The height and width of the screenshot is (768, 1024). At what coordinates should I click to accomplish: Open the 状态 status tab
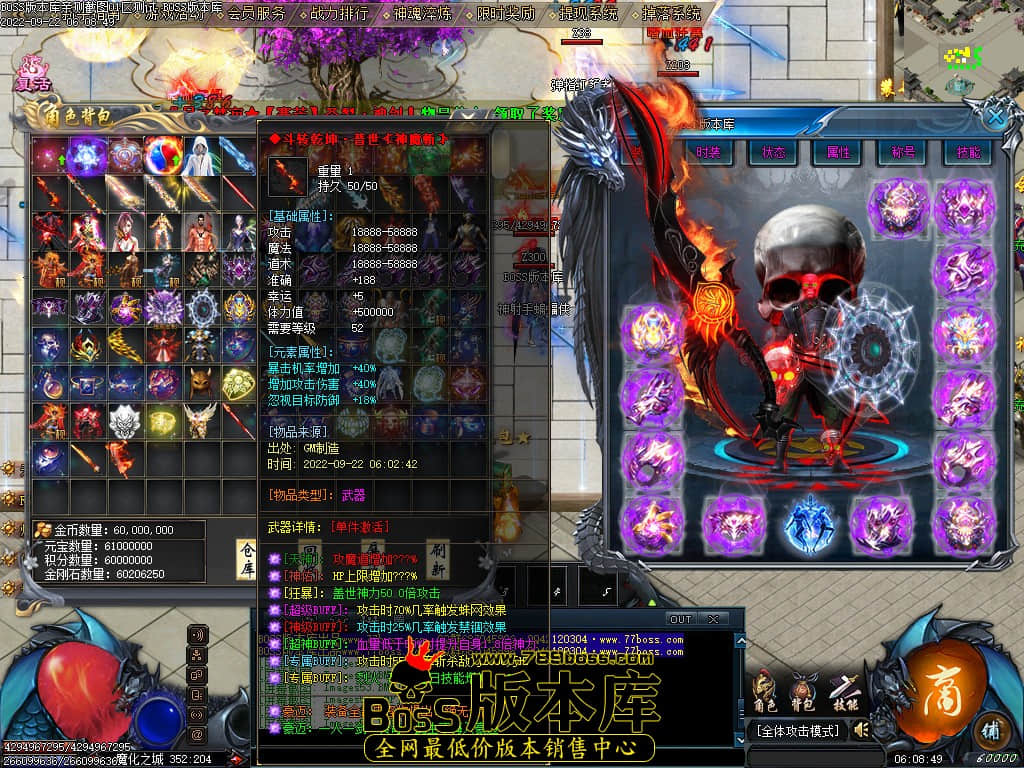773,152
